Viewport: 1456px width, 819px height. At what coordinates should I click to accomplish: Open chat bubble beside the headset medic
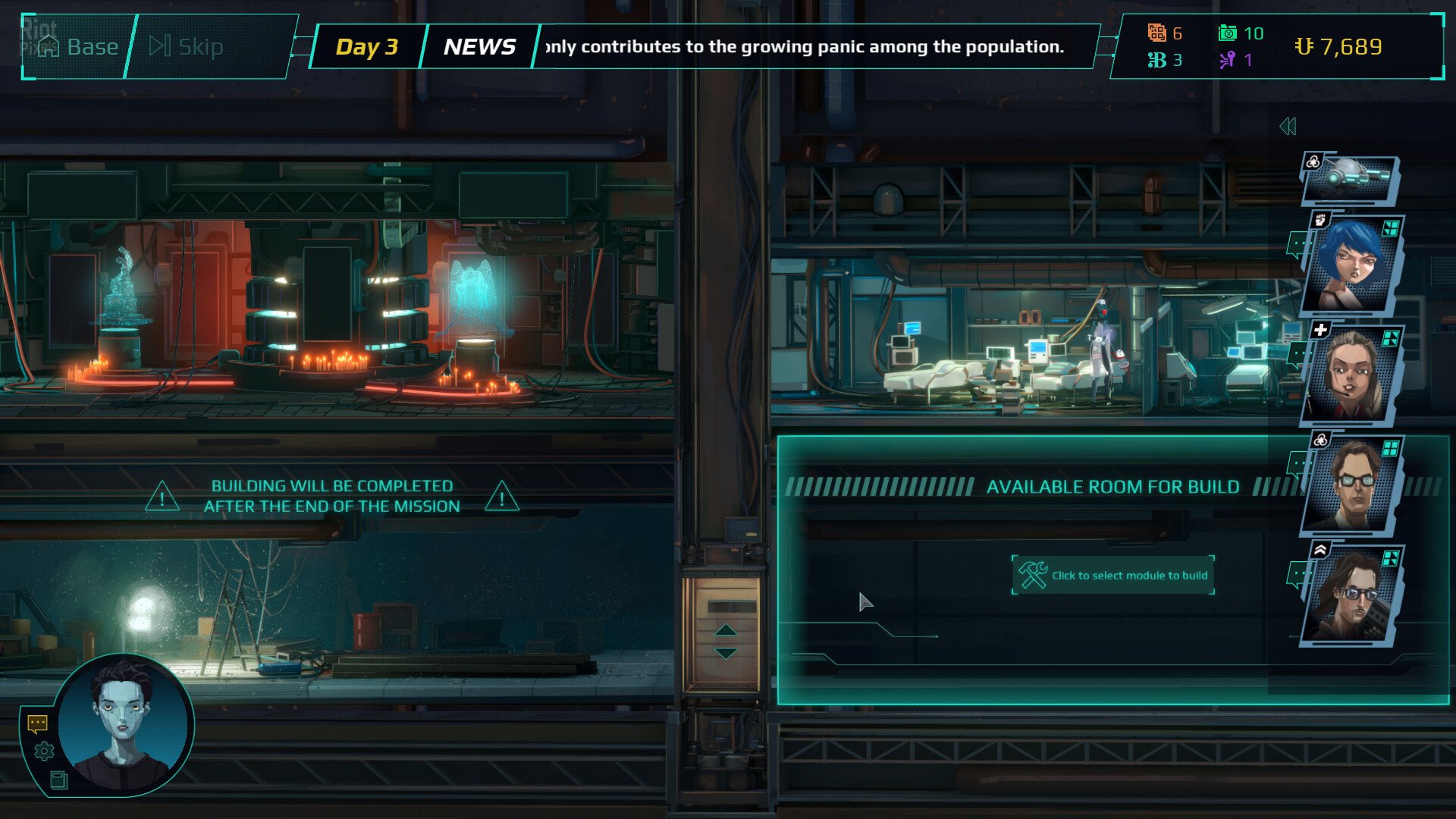coord(1297,353)
